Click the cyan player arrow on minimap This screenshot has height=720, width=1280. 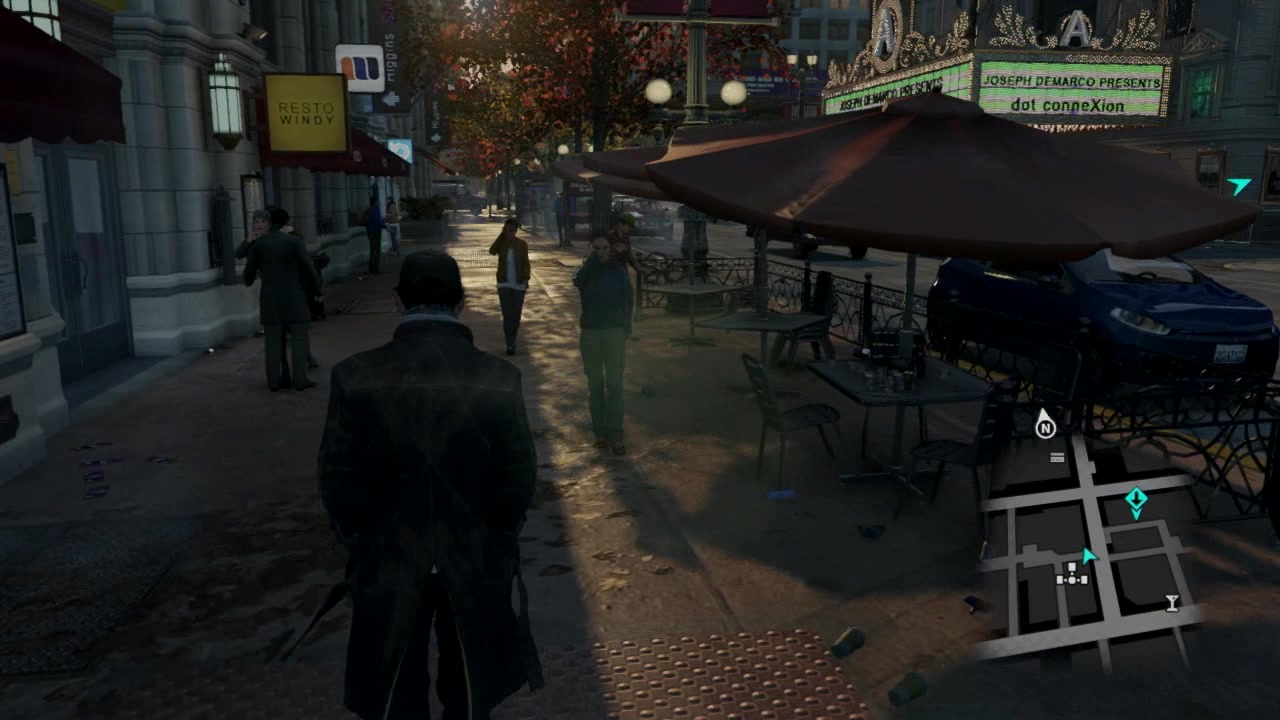pos(1089,555)
